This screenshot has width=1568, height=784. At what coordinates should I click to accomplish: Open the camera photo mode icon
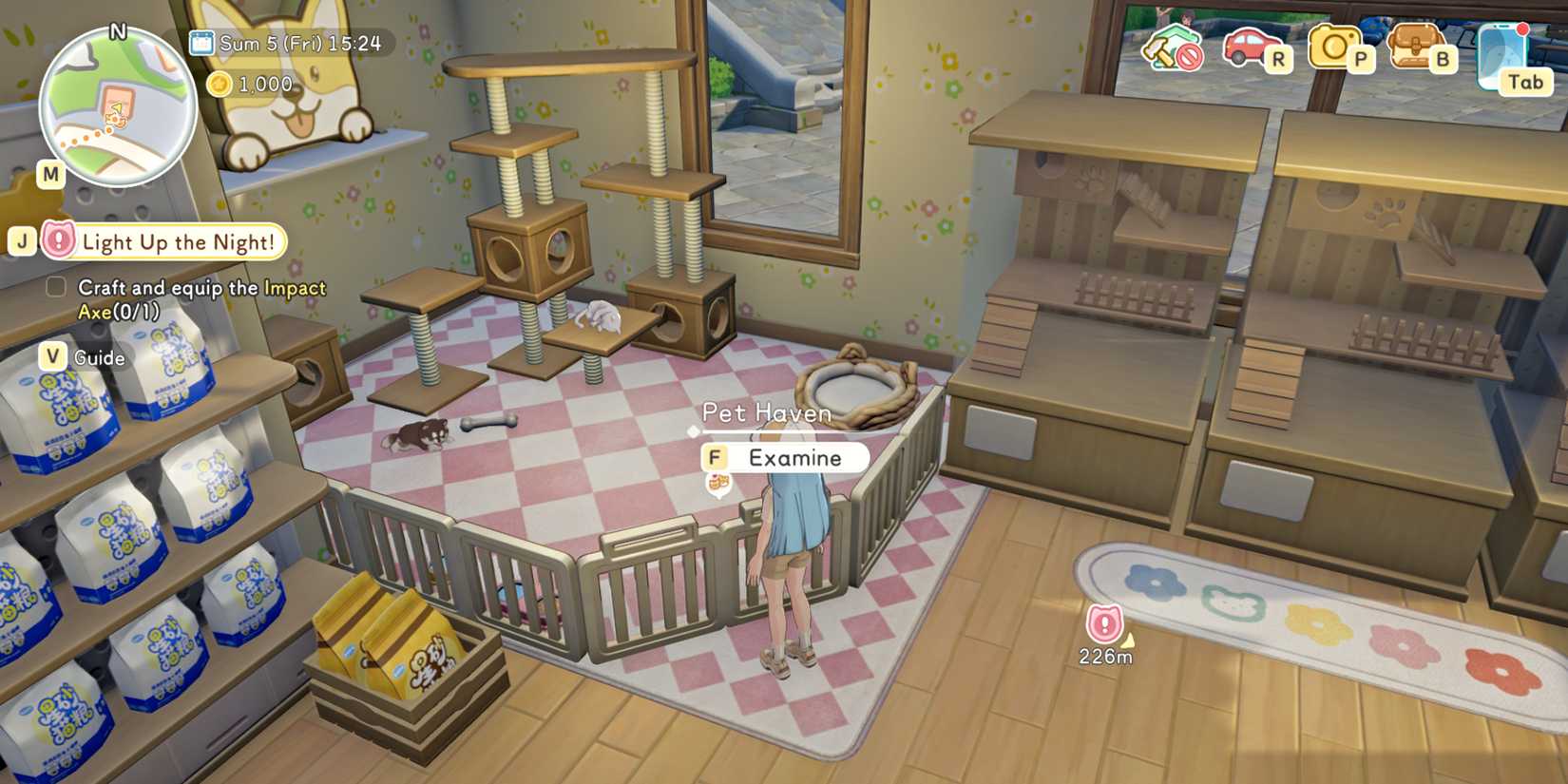(x=1333, y=48)
